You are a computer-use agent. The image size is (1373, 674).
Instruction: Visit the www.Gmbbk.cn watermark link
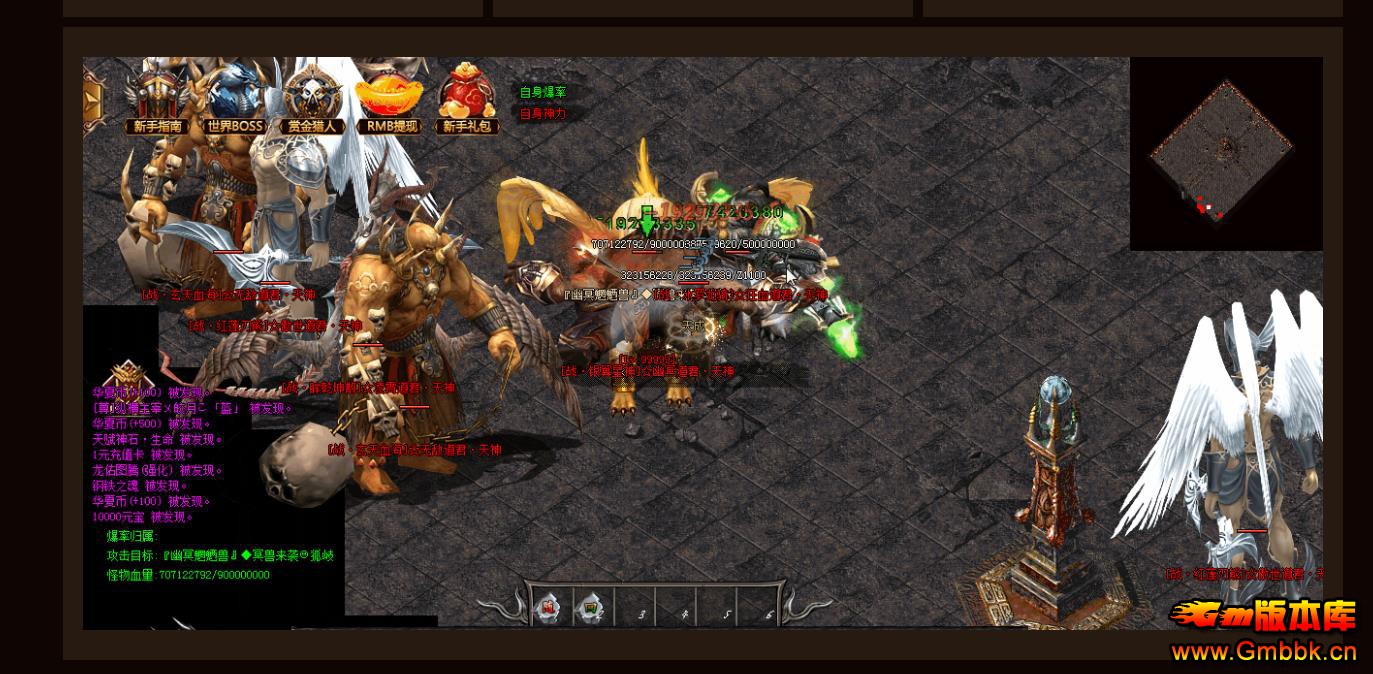point(1264,652)
